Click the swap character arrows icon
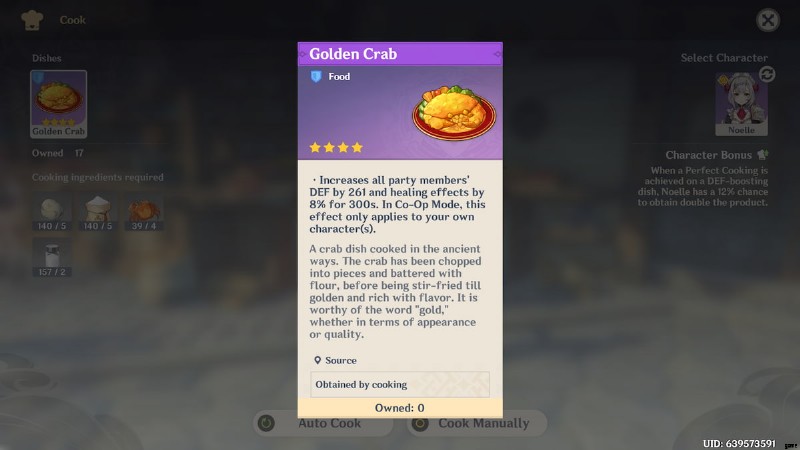The image size is (800, 450). 767,74
